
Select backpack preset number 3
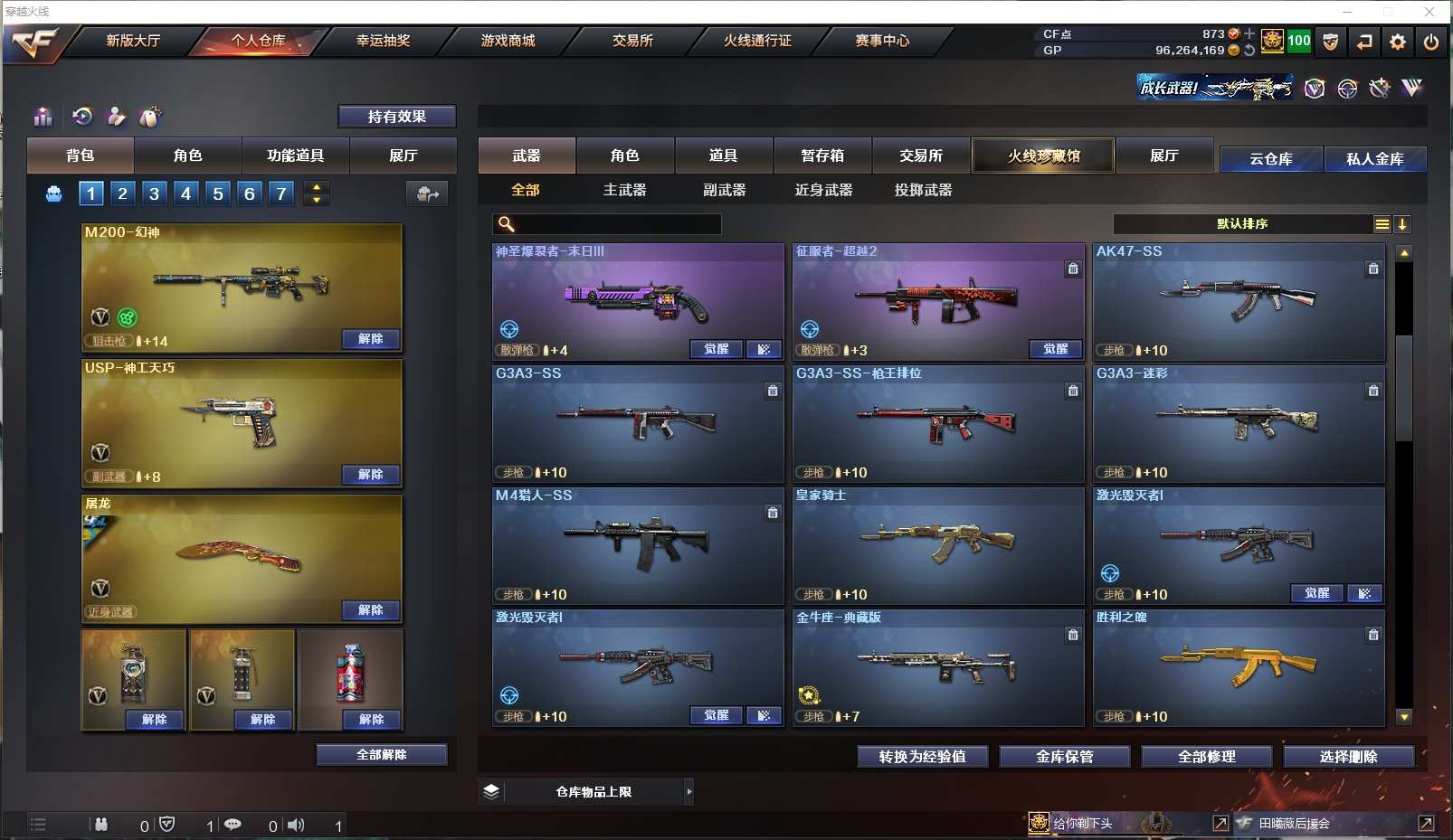tap(154, 193)
